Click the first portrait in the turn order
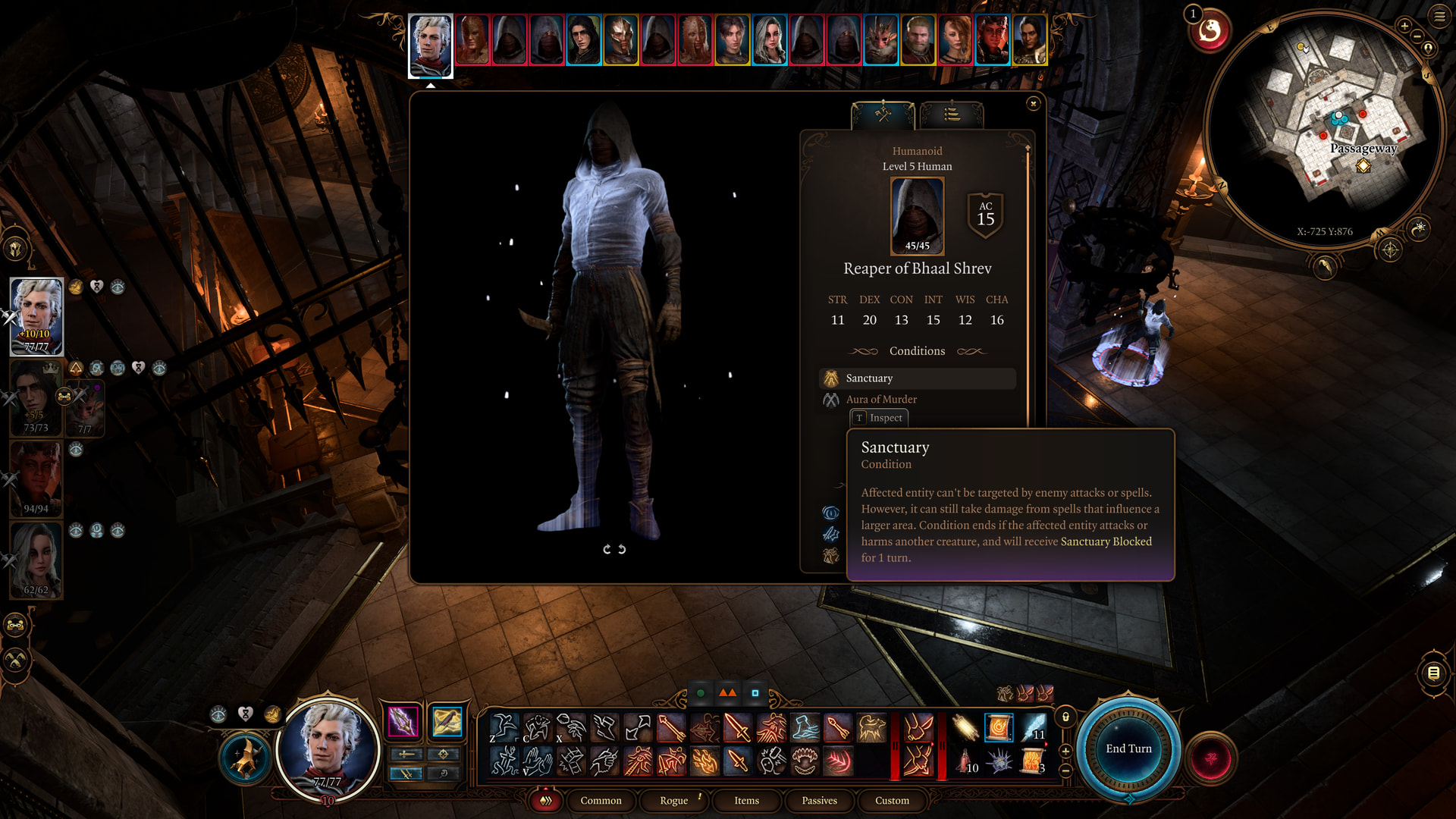1456x819 pixels. click(431, 44)
